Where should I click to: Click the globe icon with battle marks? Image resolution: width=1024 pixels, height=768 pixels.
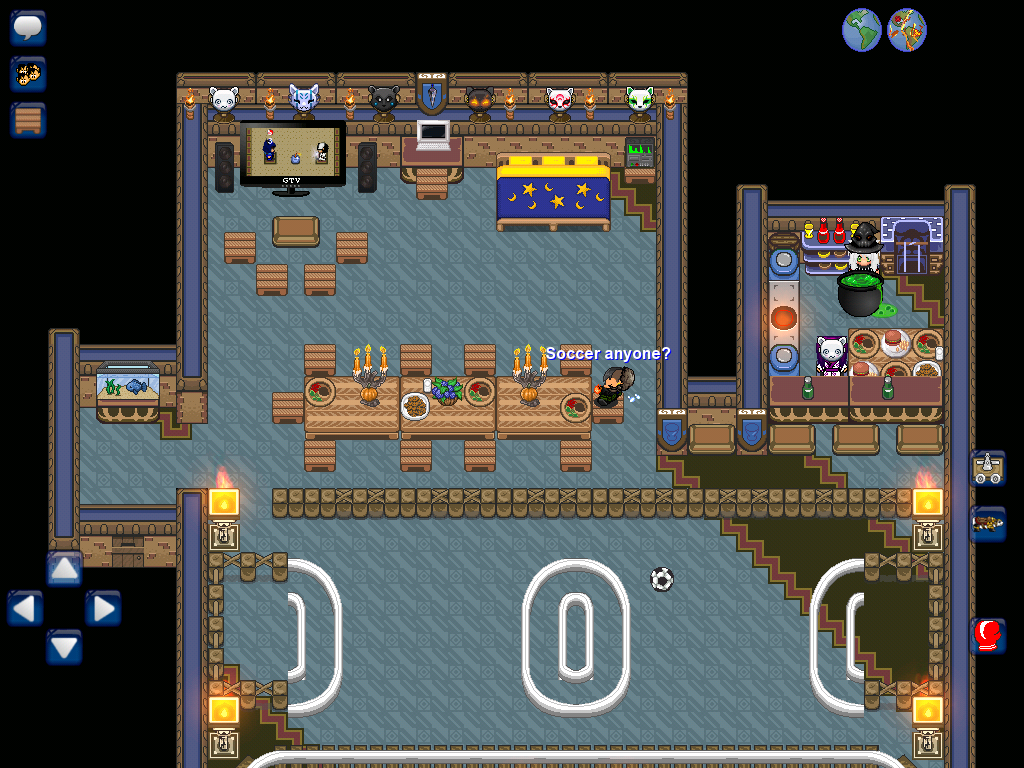tap(906, 30)
